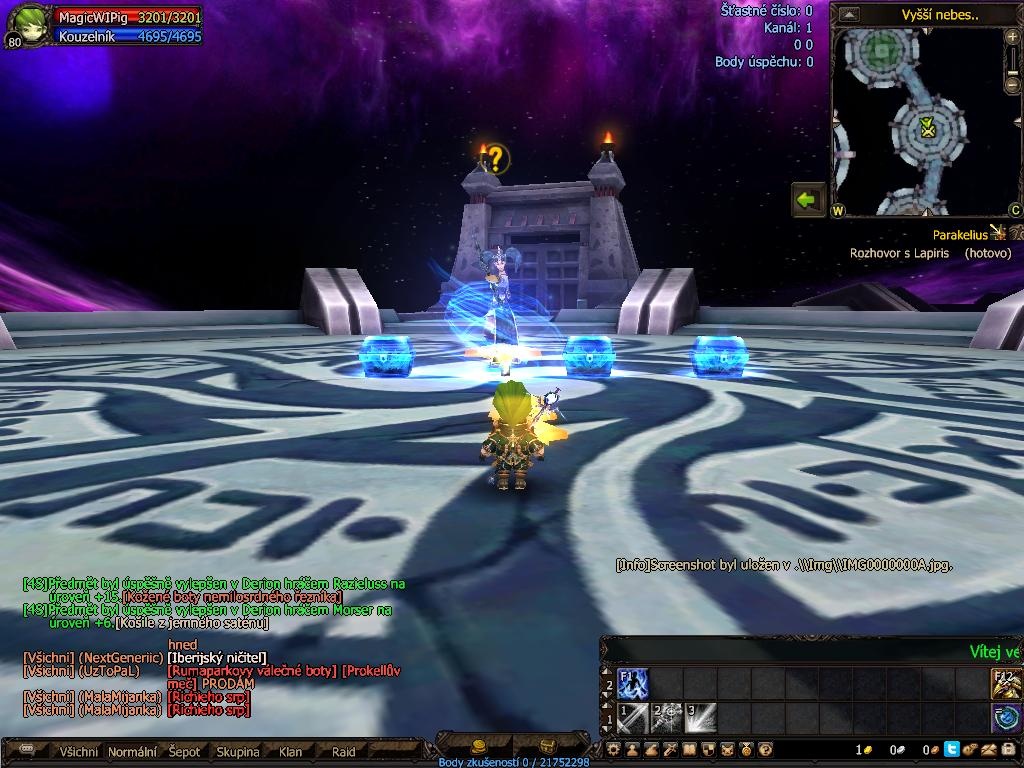Open the Parakelius quest tracker entry

960,234
